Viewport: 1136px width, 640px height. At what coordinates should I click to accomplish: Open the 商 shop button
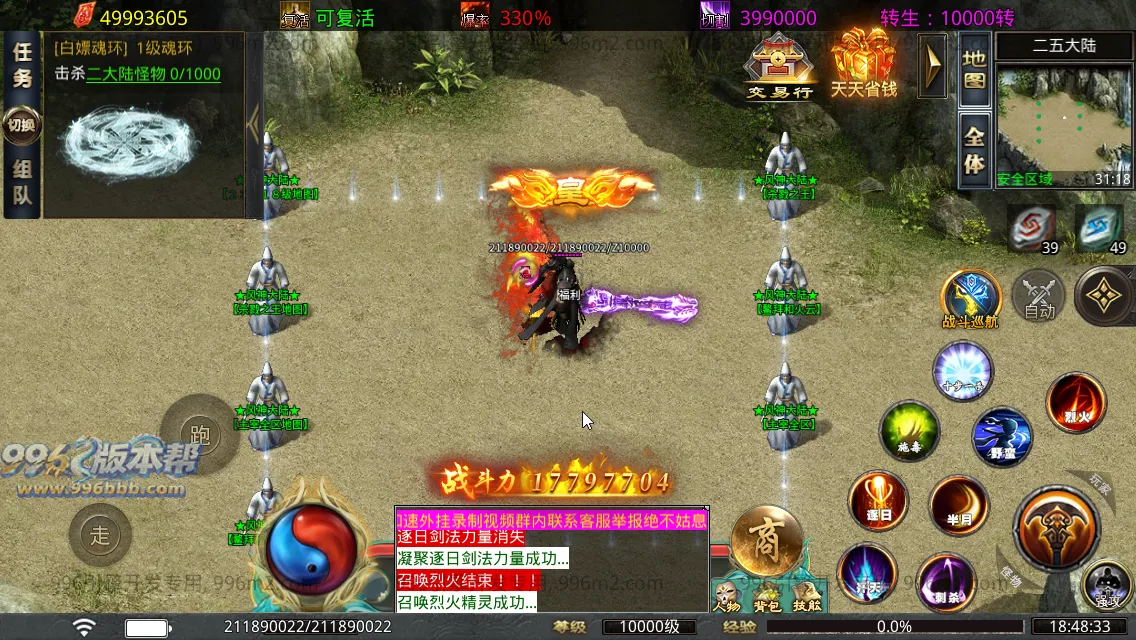pyautogui.click(x=767, y=541)
